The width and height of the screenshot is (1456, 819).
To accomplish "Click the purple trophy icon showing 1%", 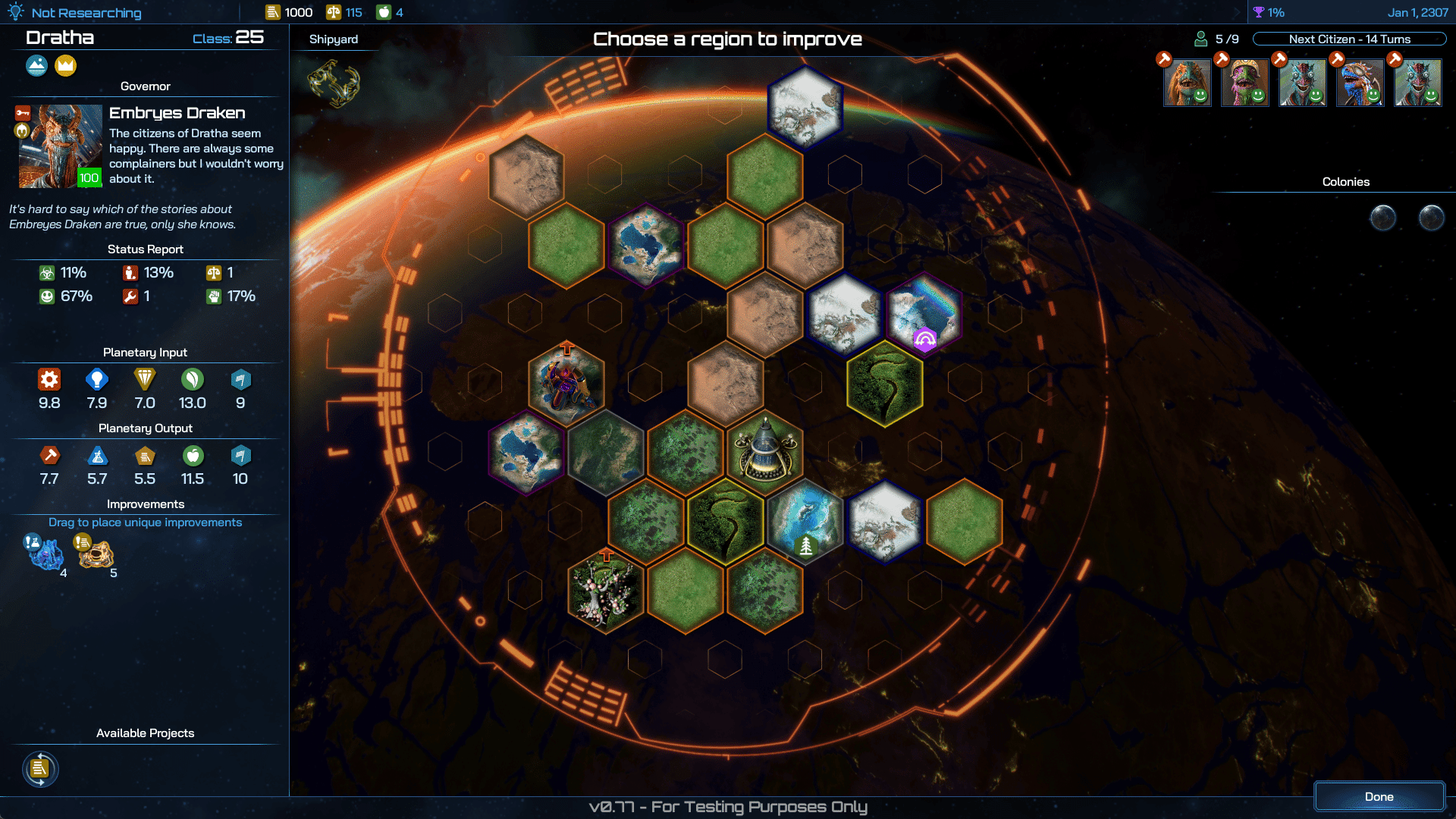I will pyautogui.click(x=1259, y=12).
